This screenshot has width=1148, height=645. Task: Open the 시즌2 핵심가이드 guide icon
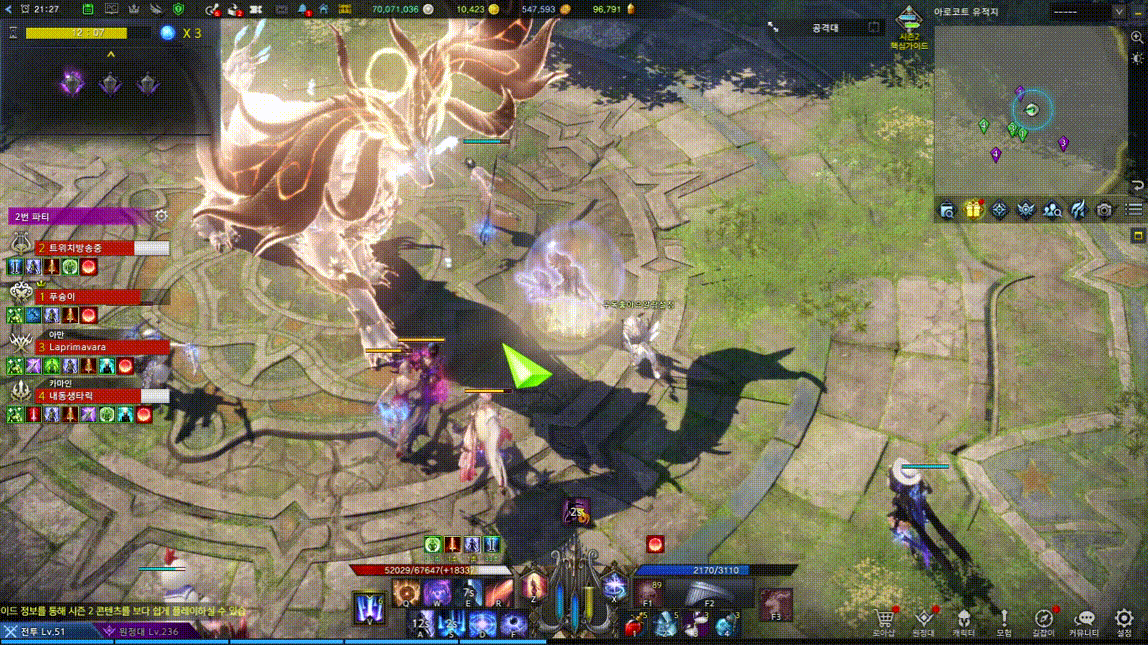908,26
